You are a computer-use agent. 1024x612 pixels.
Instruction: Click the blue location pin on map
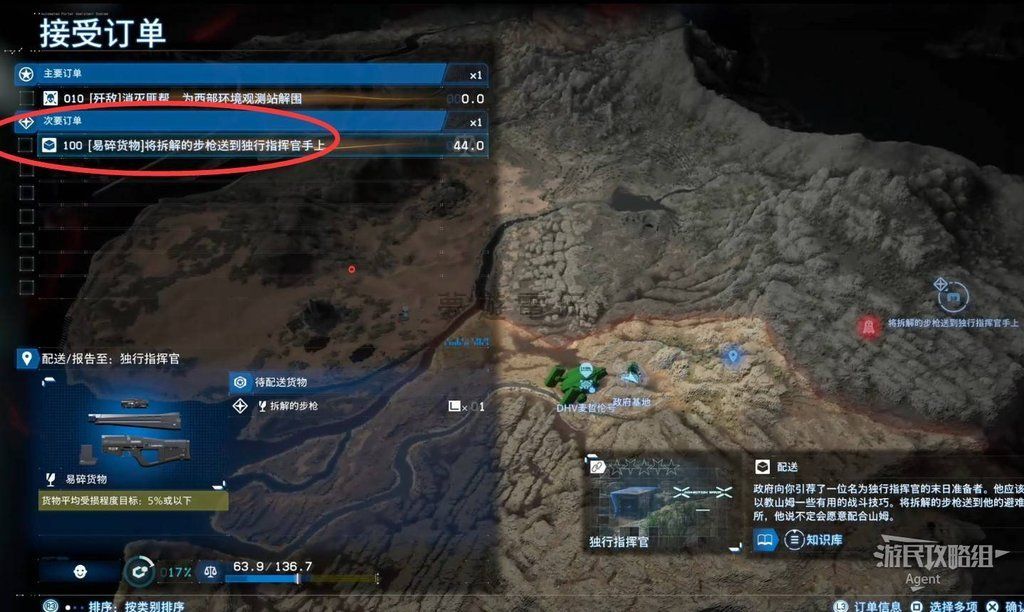[x=732, y=355]
